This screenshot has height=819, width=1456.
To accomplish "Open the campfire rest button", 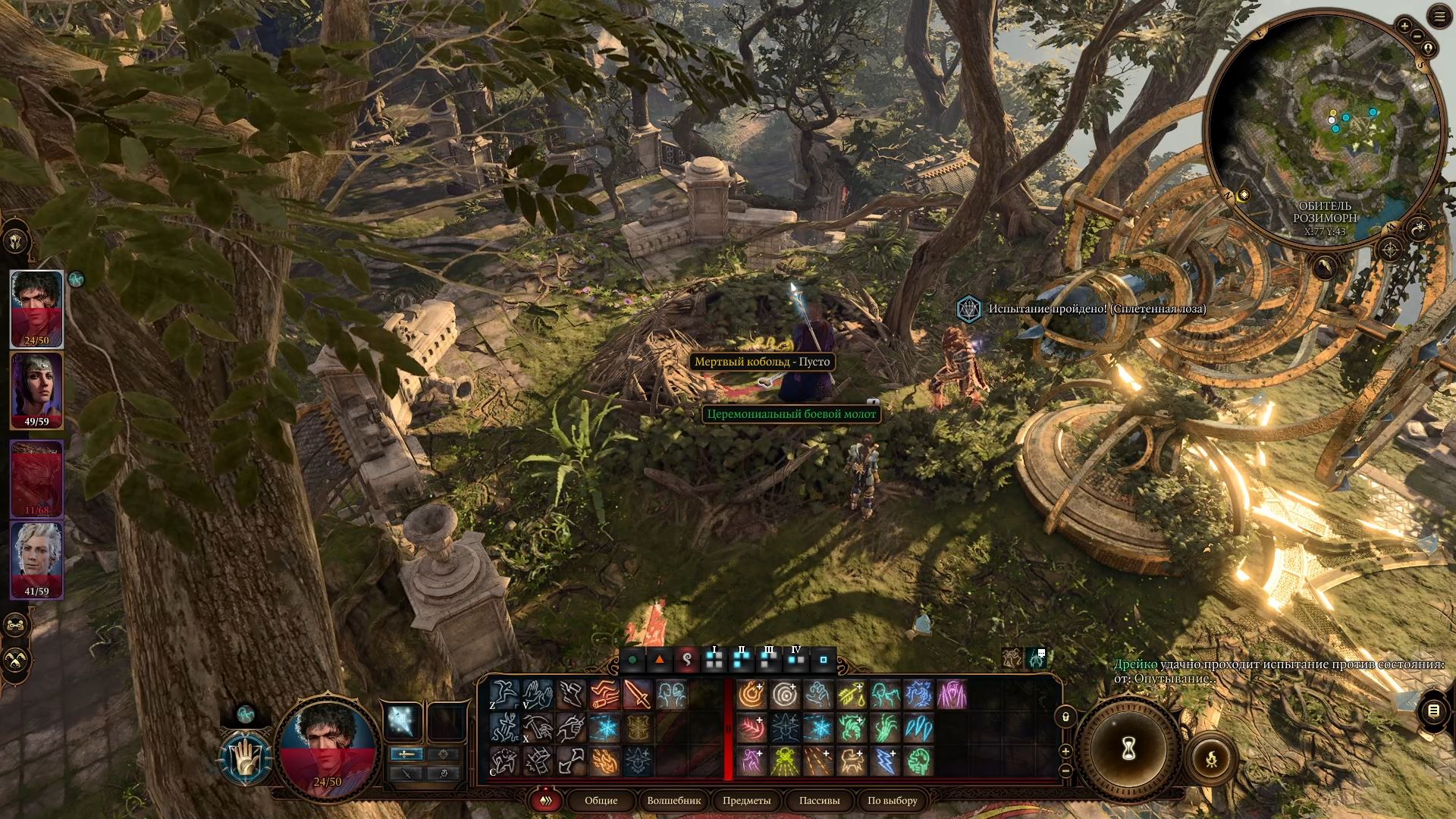I will 1211,757.
